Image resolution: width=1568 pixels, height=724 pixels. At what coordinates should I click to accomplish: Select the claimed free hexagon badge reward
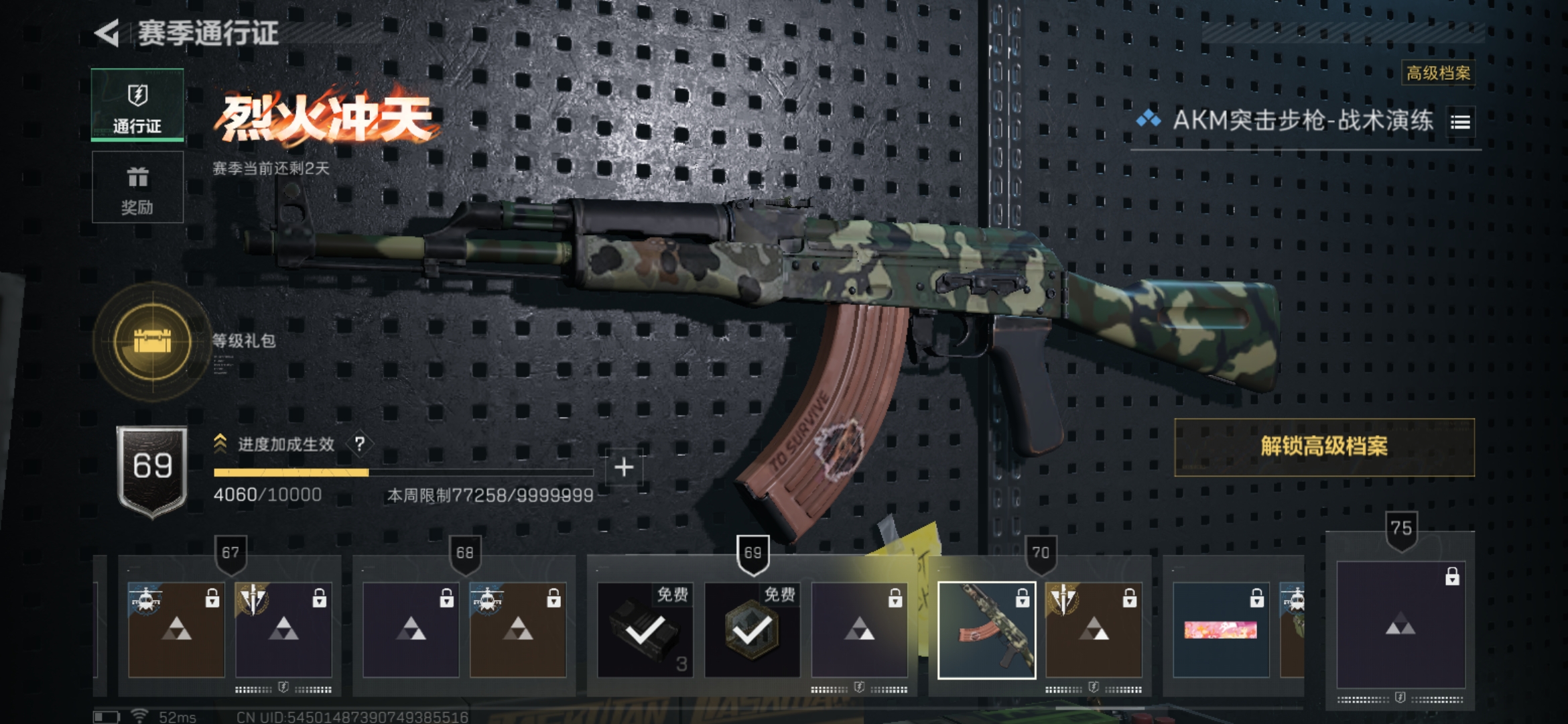coord(752,629)
